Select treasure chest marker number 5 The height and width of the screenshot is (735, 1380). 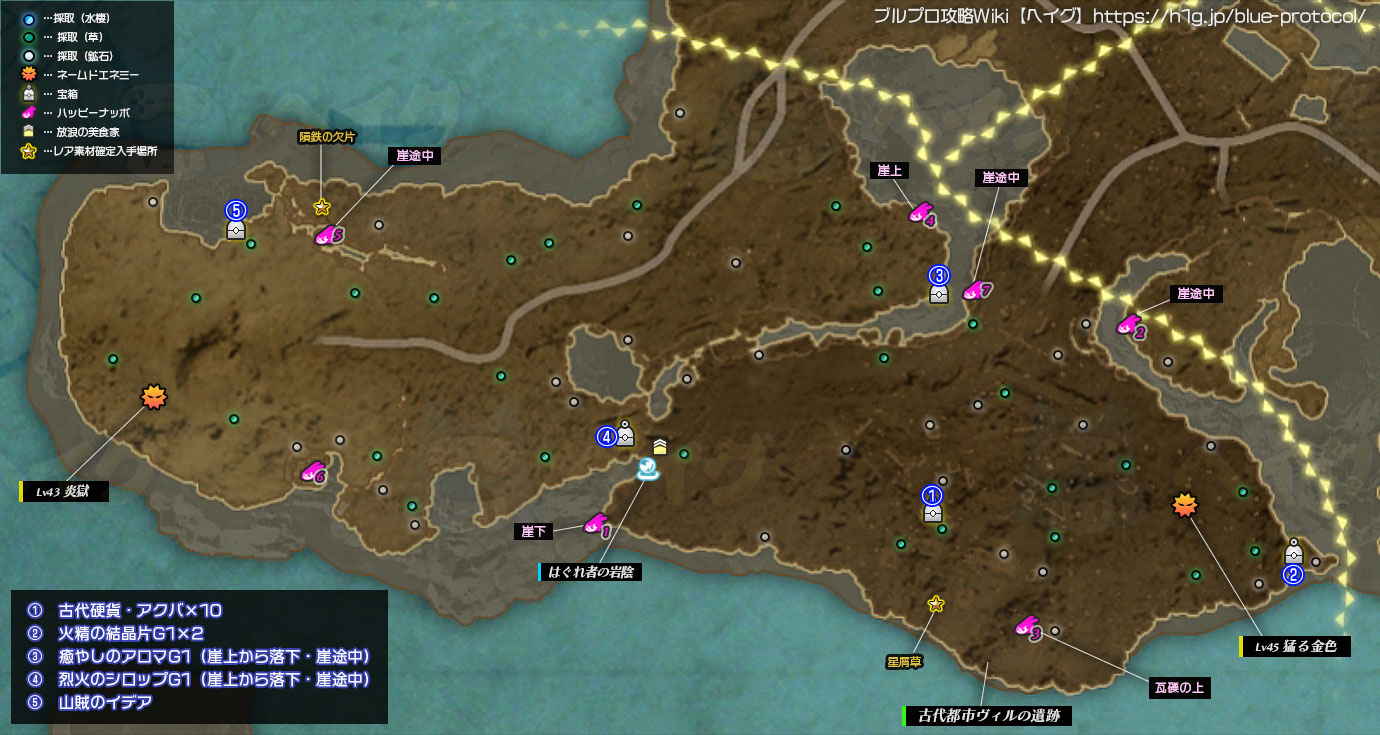(x=236, y=230)
